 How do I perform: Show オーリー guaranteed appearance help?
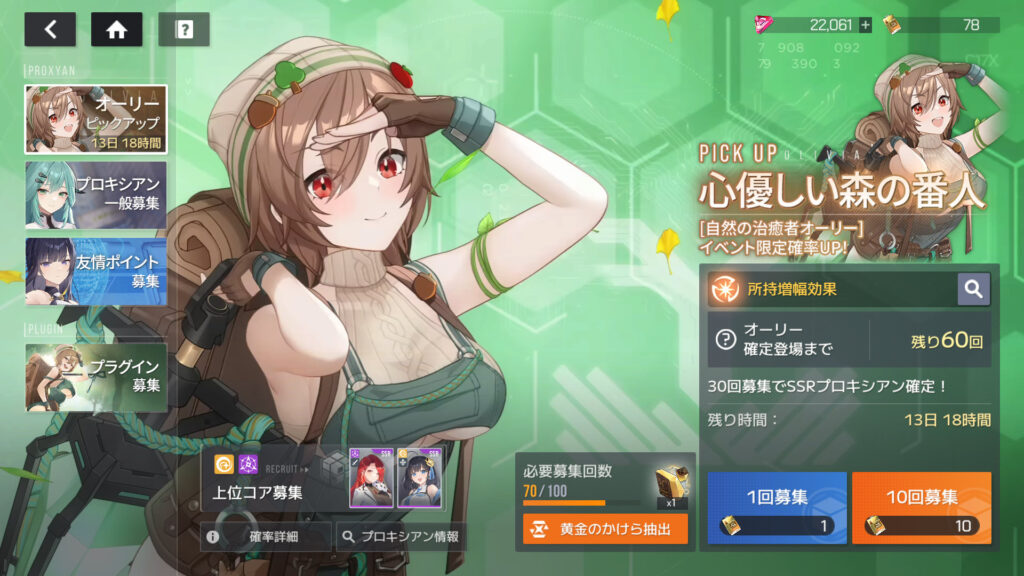click(x=725, y=340)
